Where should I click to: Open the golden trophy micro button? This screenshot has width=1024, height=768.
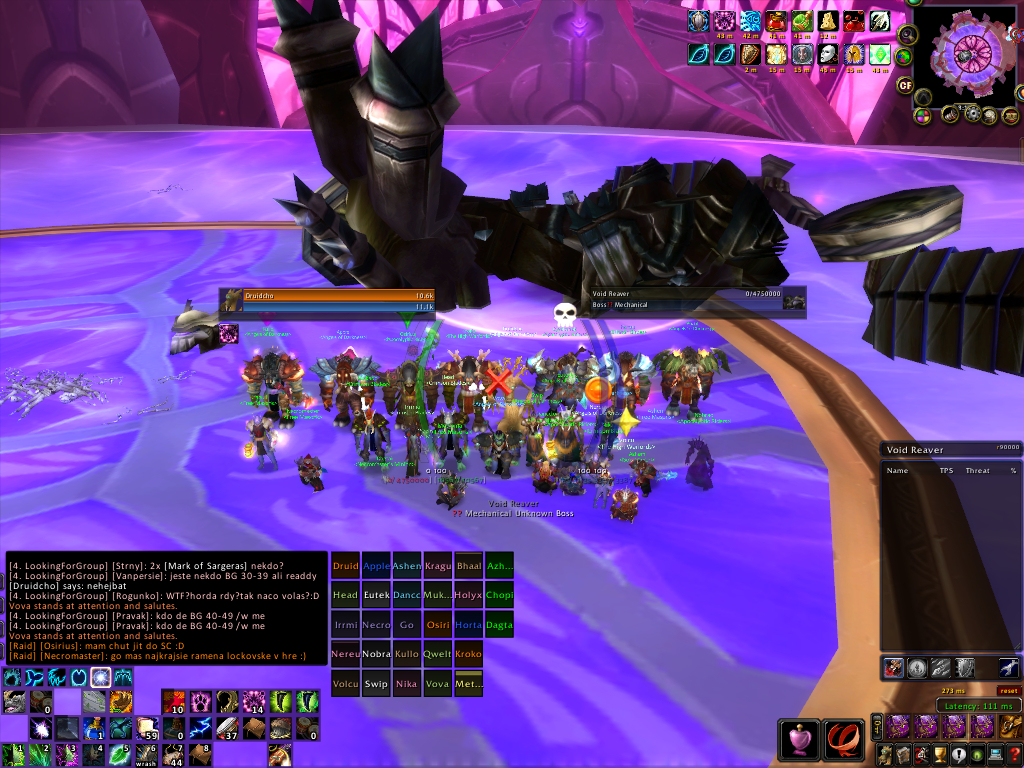click(940, 753)
